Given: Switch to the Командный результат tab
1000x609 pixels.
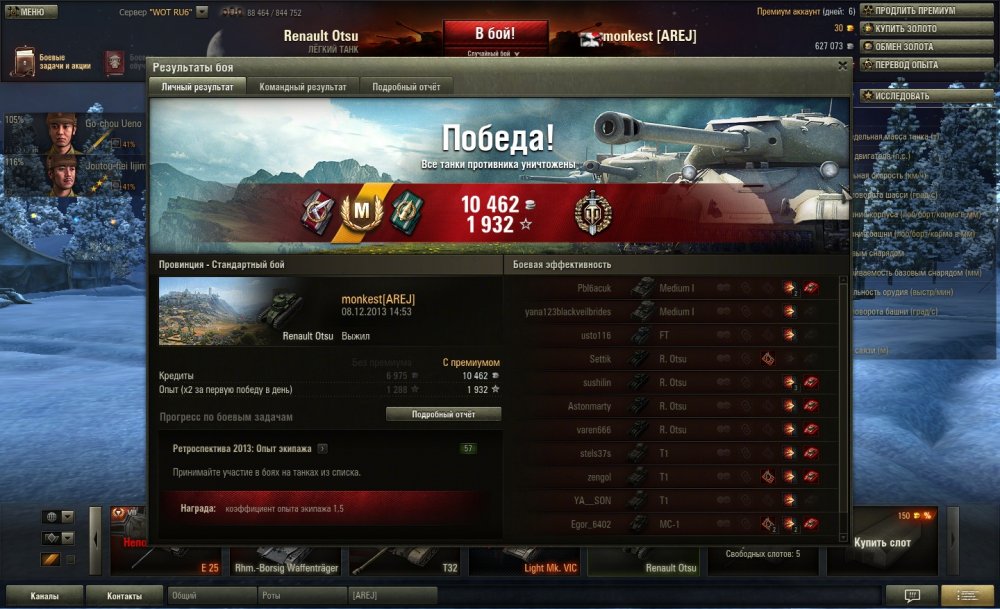Looking at the screenshot, I should (x=303, y=87).
